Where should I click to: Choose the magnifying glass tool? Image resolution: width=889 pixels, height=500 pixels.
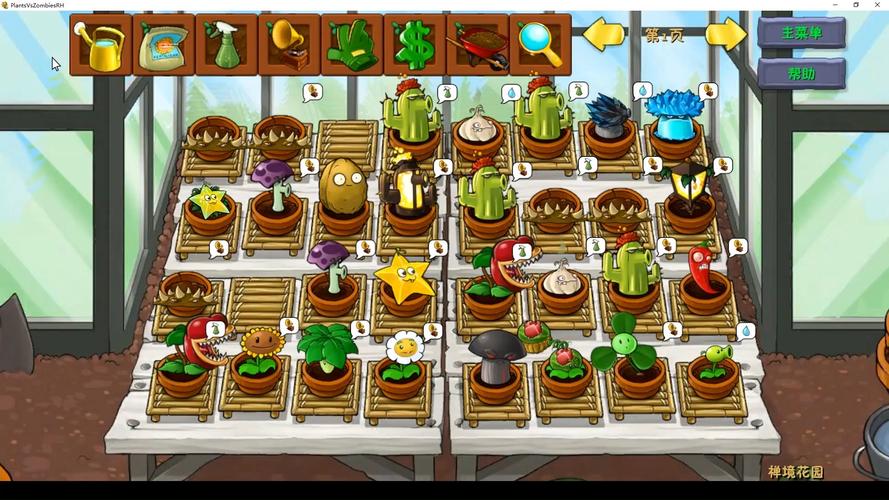click(x=539, y=45)
